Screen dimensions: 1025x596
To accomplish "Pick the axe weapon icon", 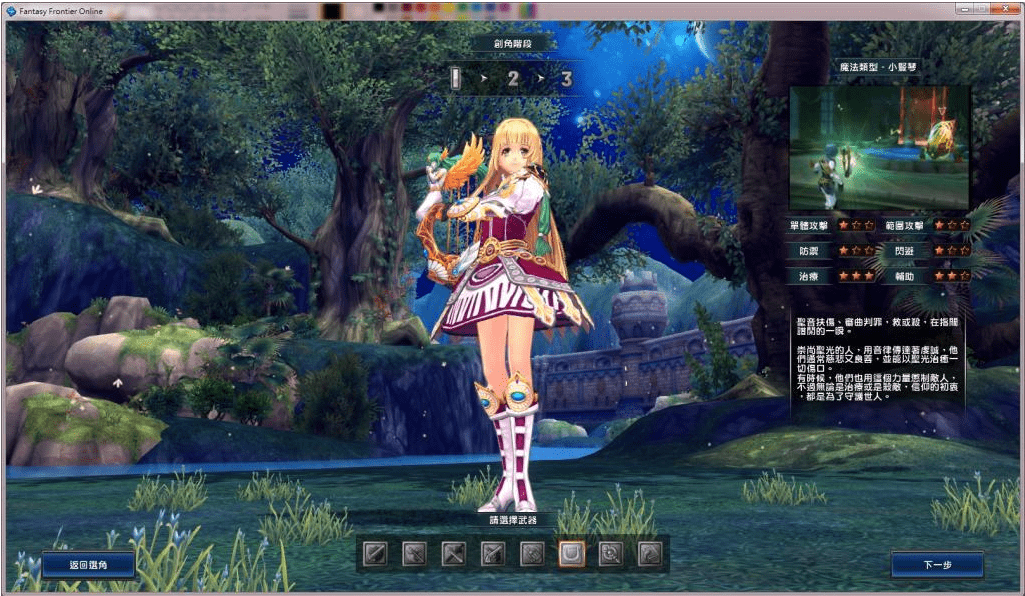I will click(x=454, y=553).
